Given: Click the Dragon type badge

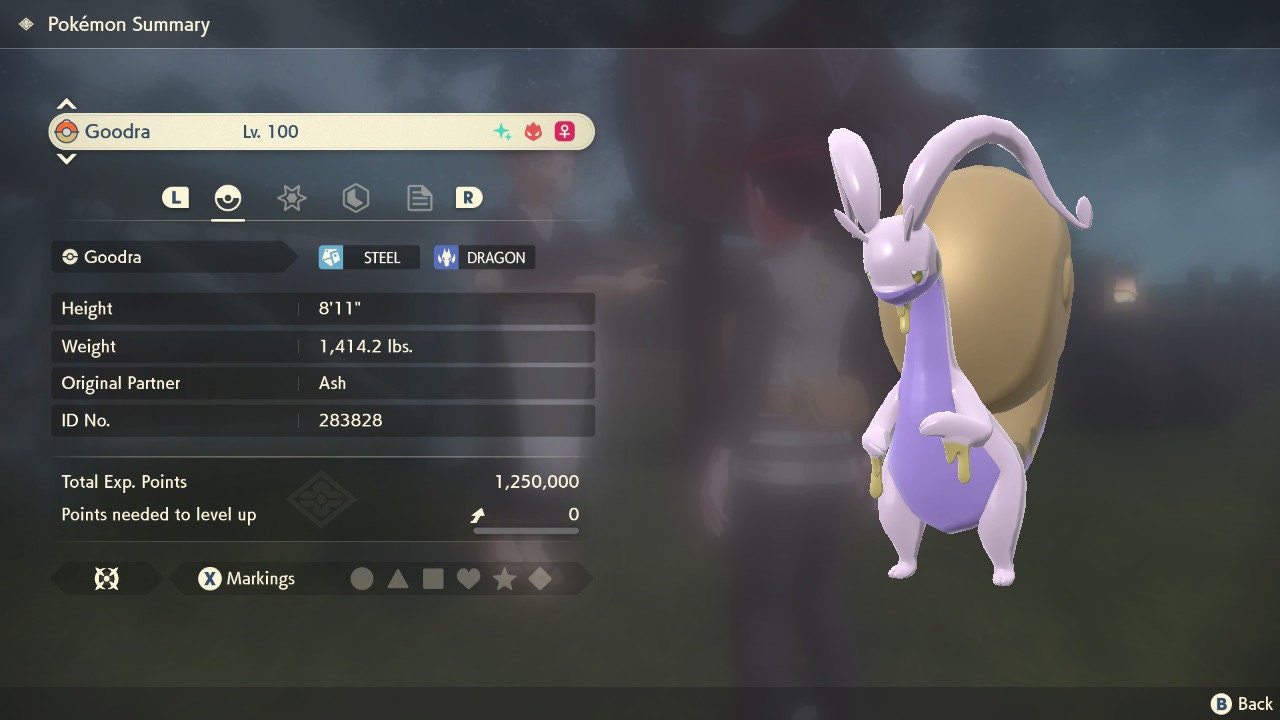Looking at the screenshot, I should pyautogui.click(x=483, y=257).
